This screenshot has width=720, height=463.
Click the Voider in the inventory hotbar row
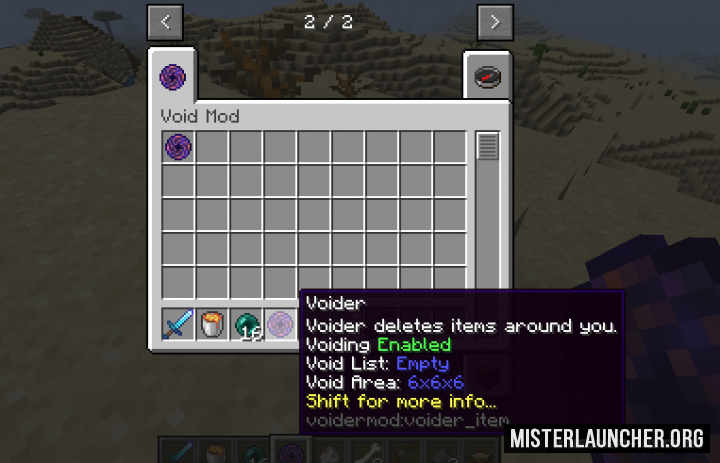click(281, 324)
